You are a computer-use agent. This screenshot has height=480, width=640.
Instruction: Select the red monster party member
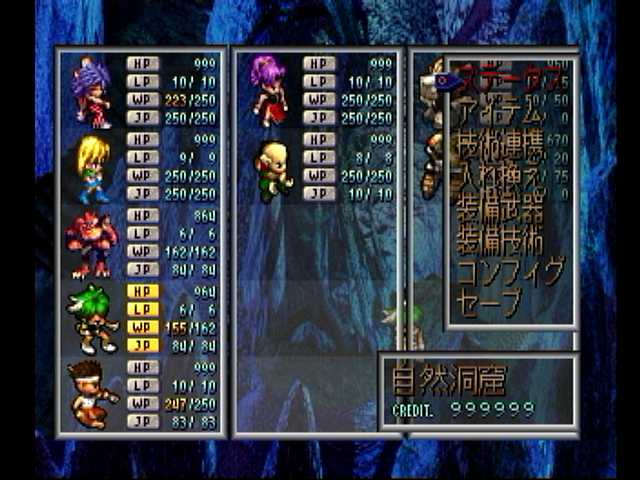[92, 244]
